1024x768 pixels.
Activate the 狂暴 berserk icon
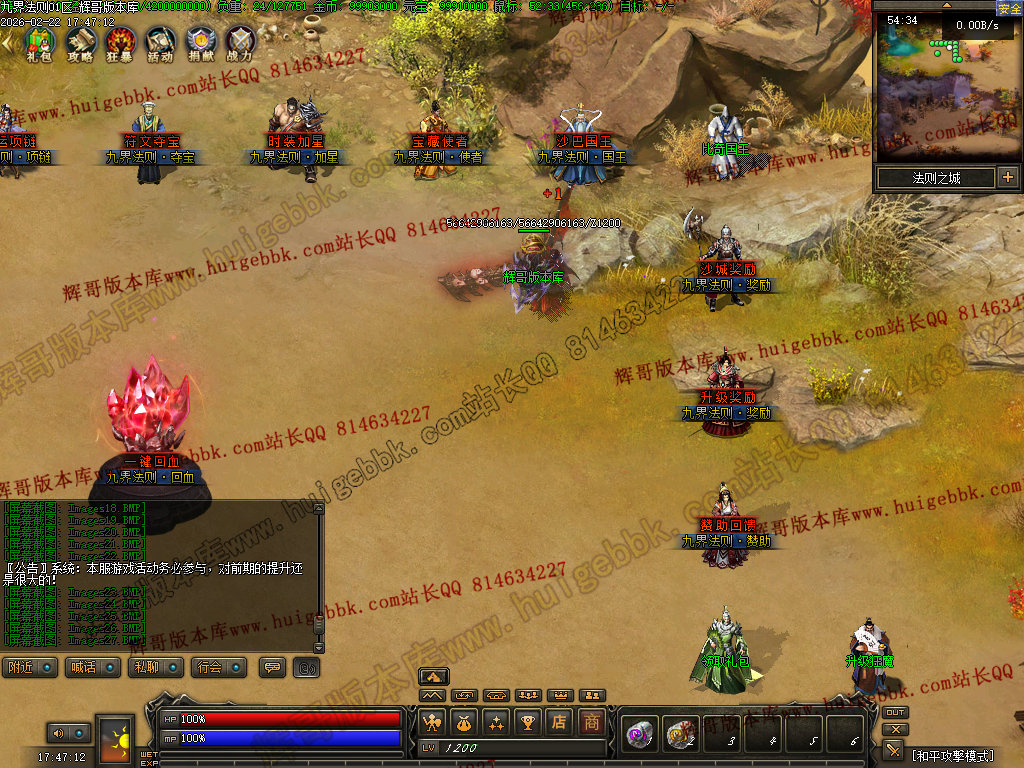click(x=121, y=42)
